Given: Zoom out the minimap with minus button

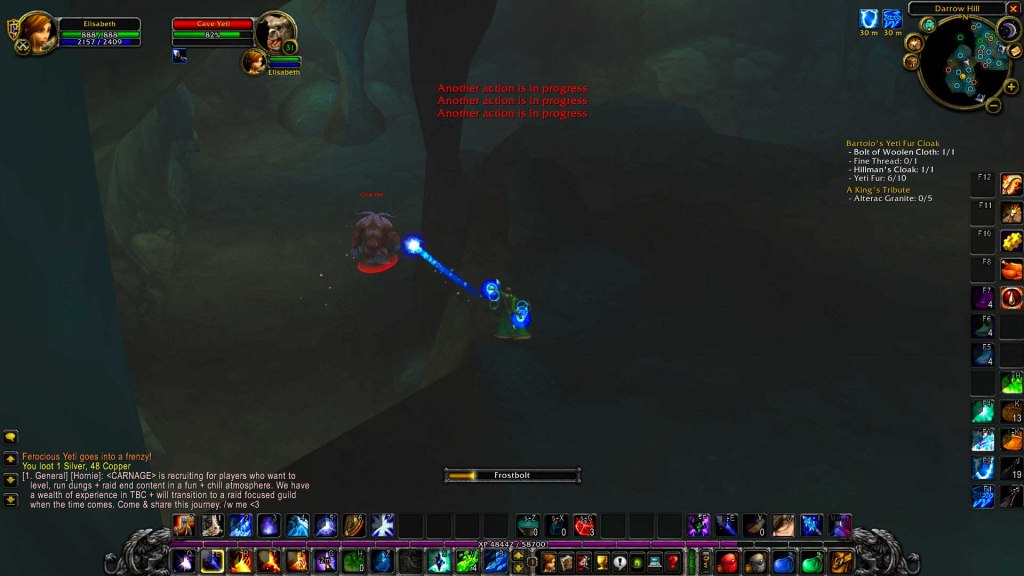Looking at the screenshot, I should coord(993,104).
